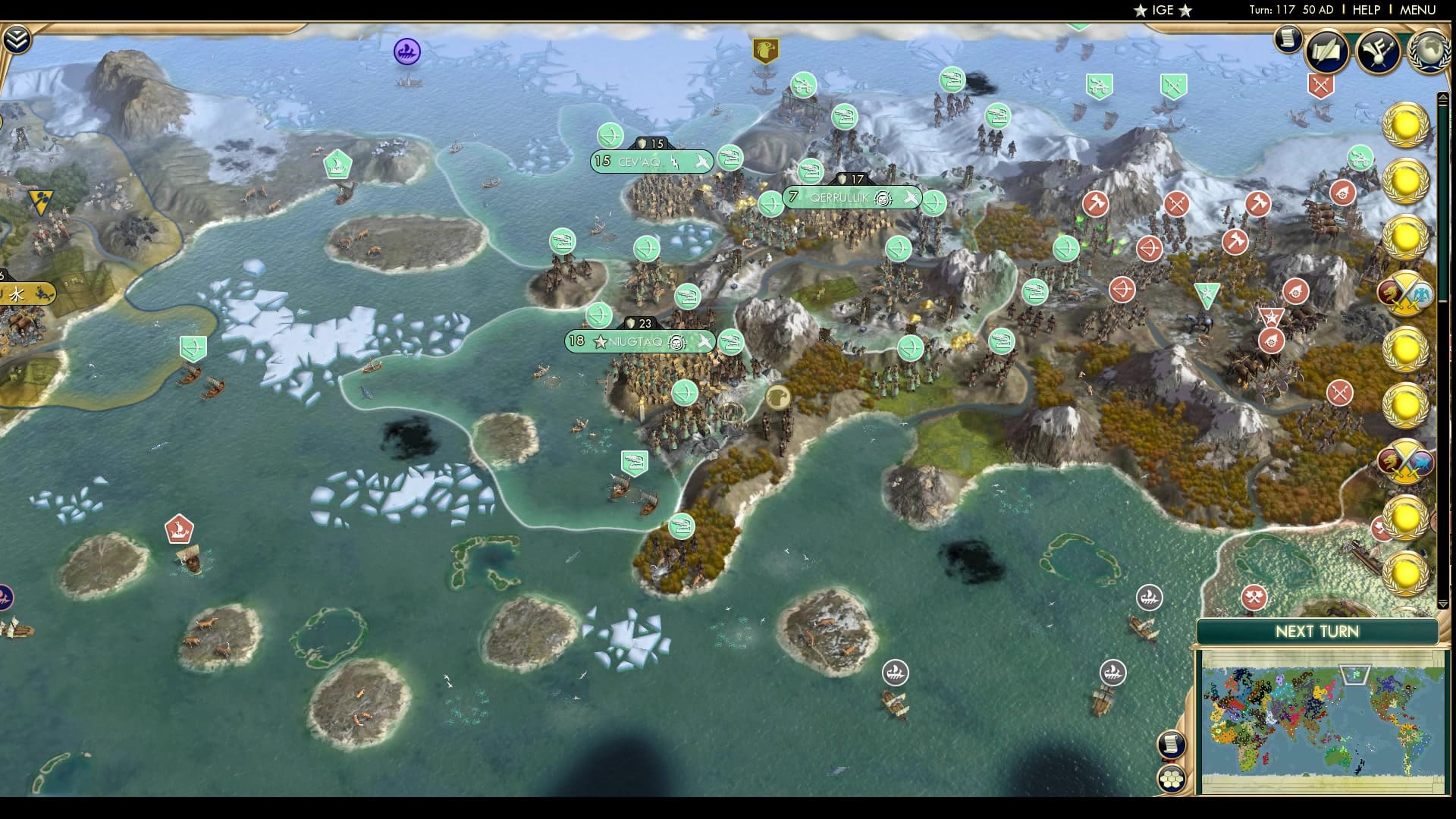Open the Social Policies scroll-and-quill icon
This screenshot has width=1456, height=819.
[x=1326, y=52]
